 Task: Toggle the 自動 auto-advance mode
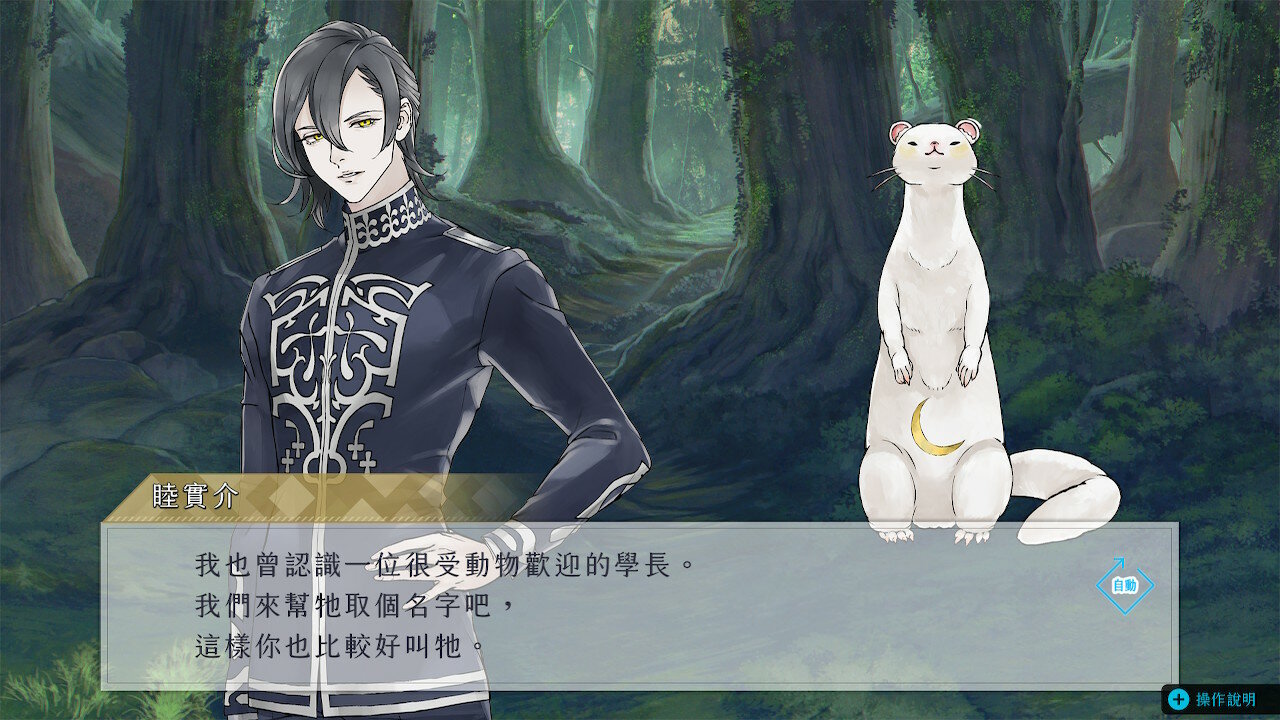1124,585
